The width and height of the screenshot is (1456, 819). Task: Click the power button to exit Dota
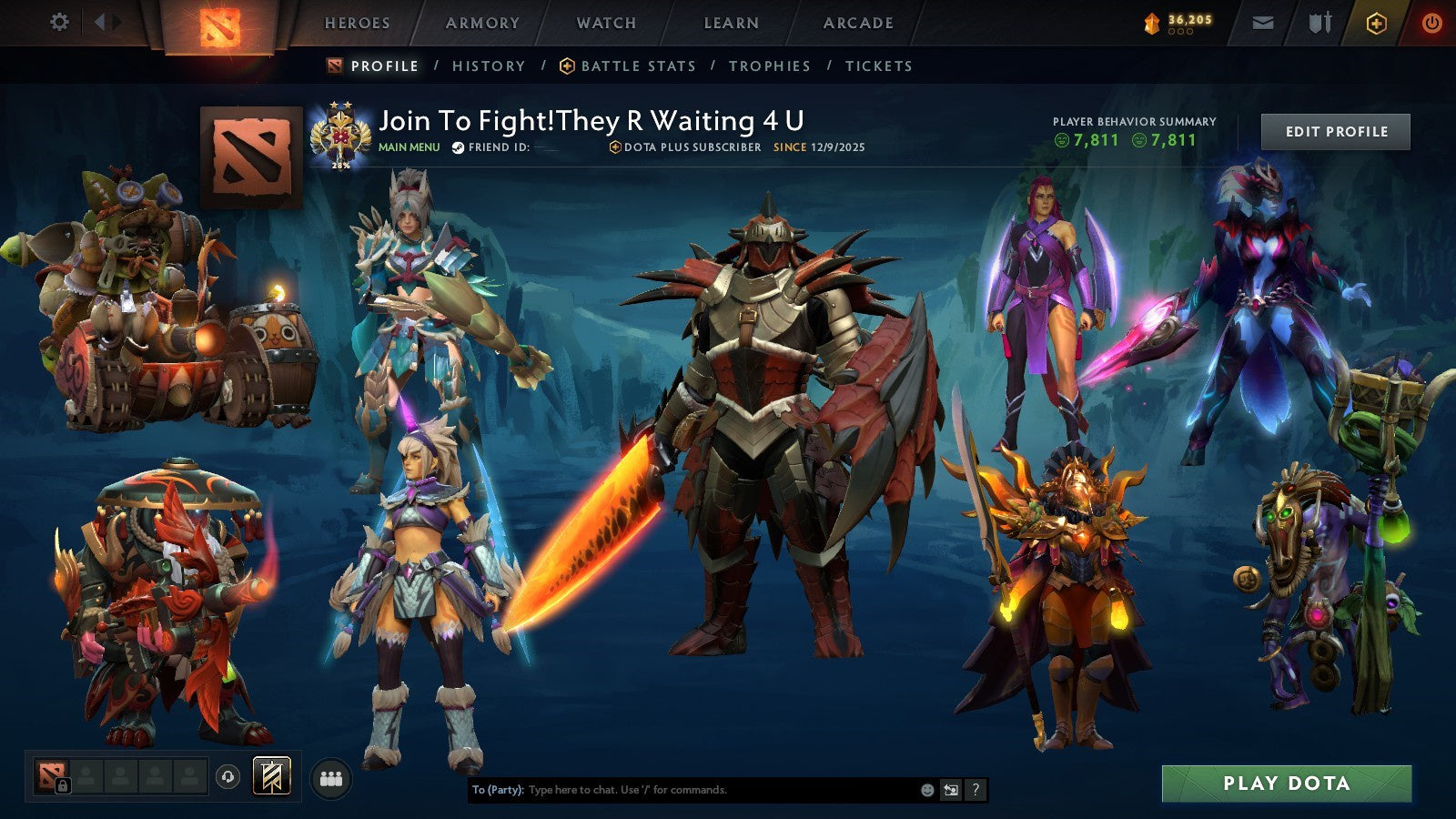tap(1431, 22)
